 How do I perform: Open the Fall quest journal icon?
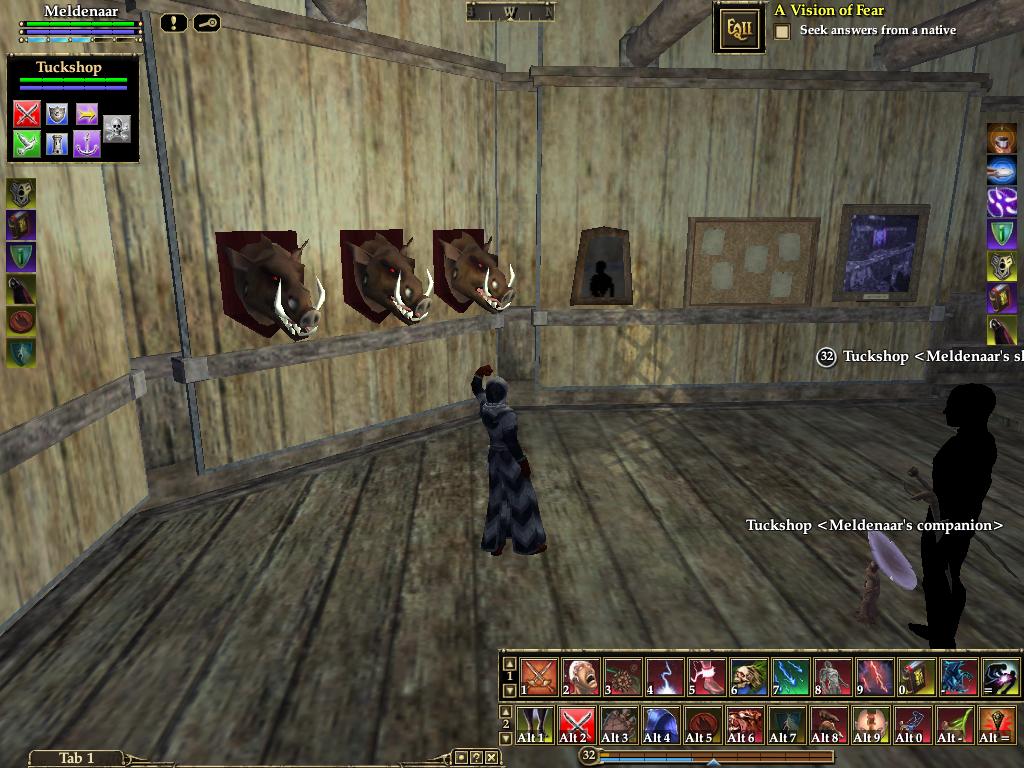coord(739,28)
